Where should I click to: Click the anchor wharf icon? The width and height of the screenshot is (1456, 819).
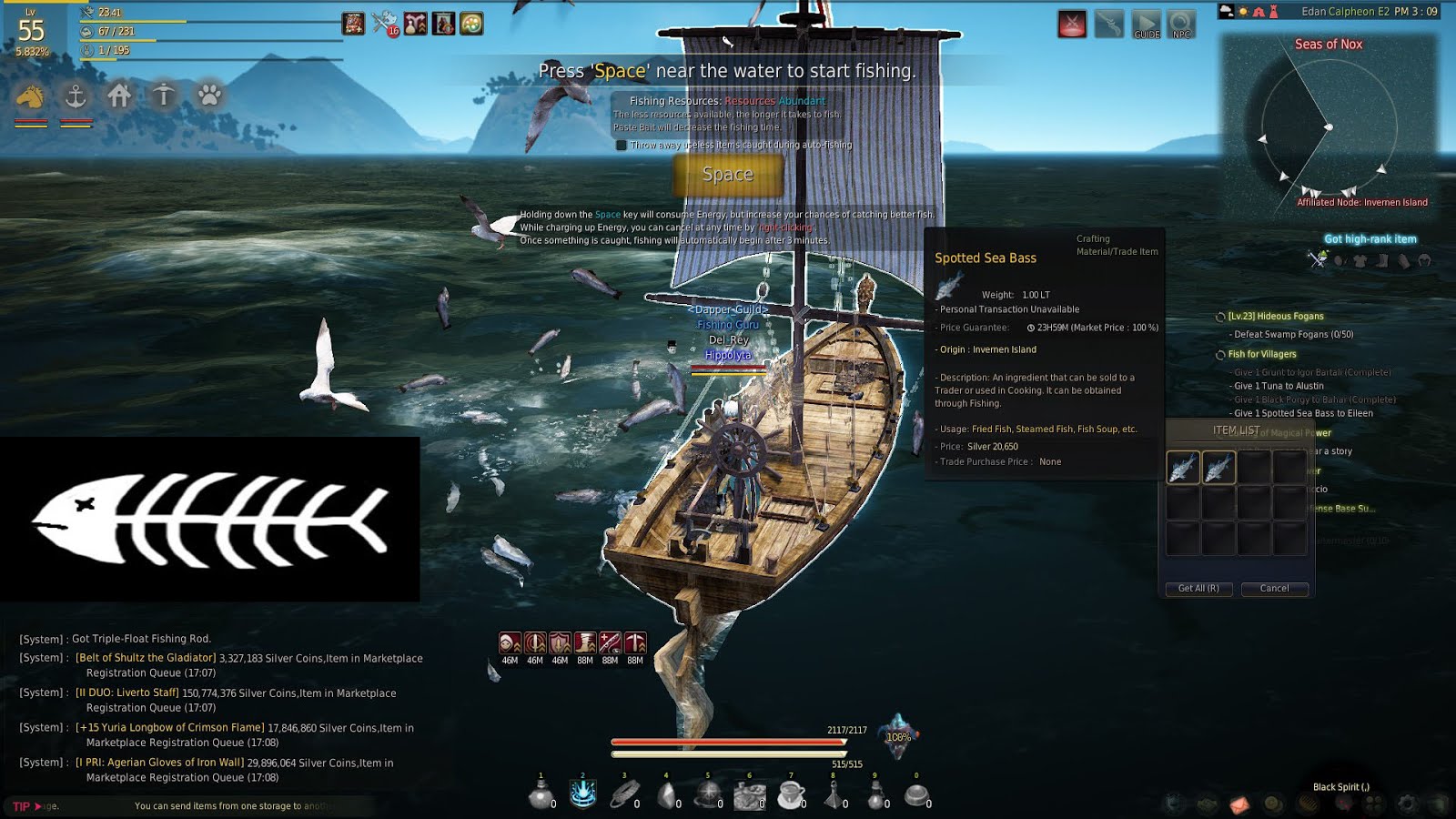click(76, 96)
